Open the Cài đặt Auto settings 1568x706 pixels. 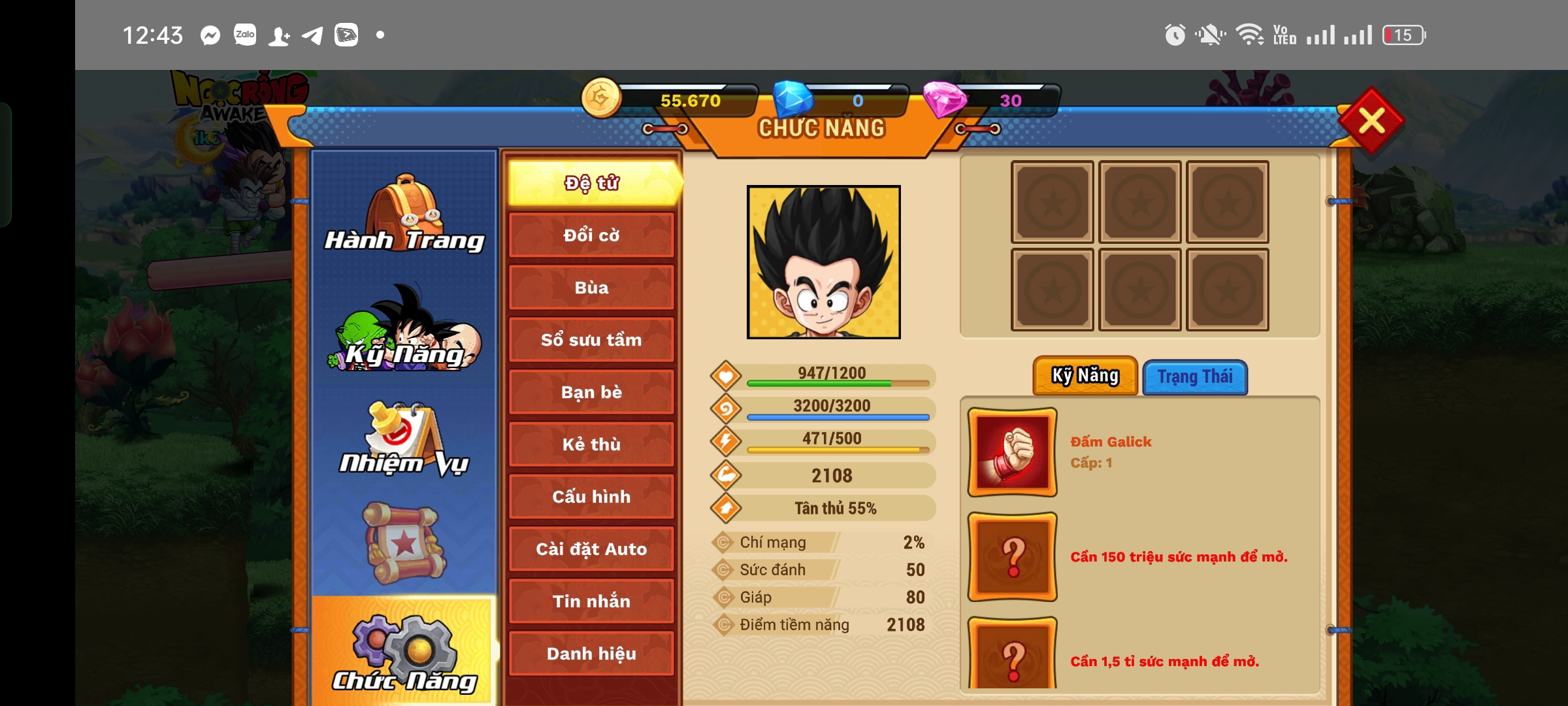[x=591, y=549]
